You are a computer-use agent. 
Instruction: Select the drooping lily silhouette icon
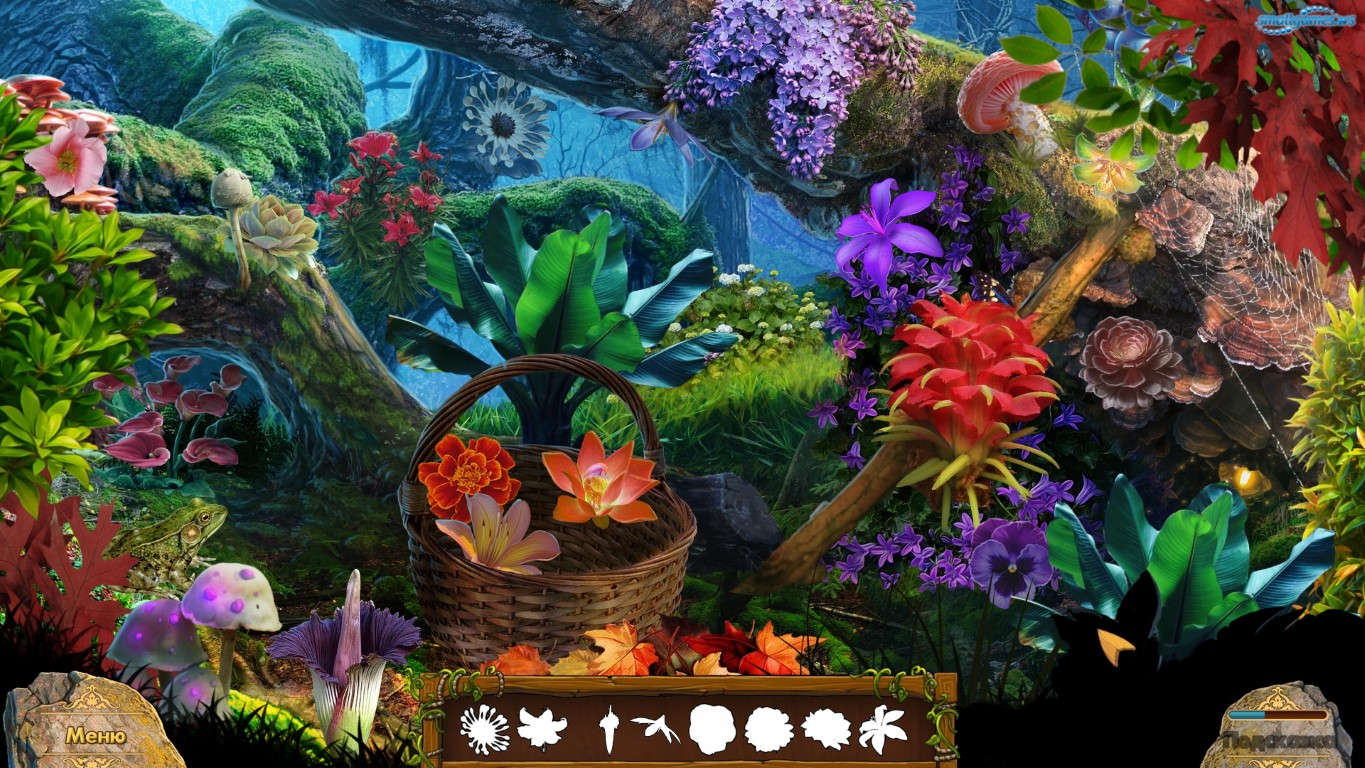click(x=539, y=727)
